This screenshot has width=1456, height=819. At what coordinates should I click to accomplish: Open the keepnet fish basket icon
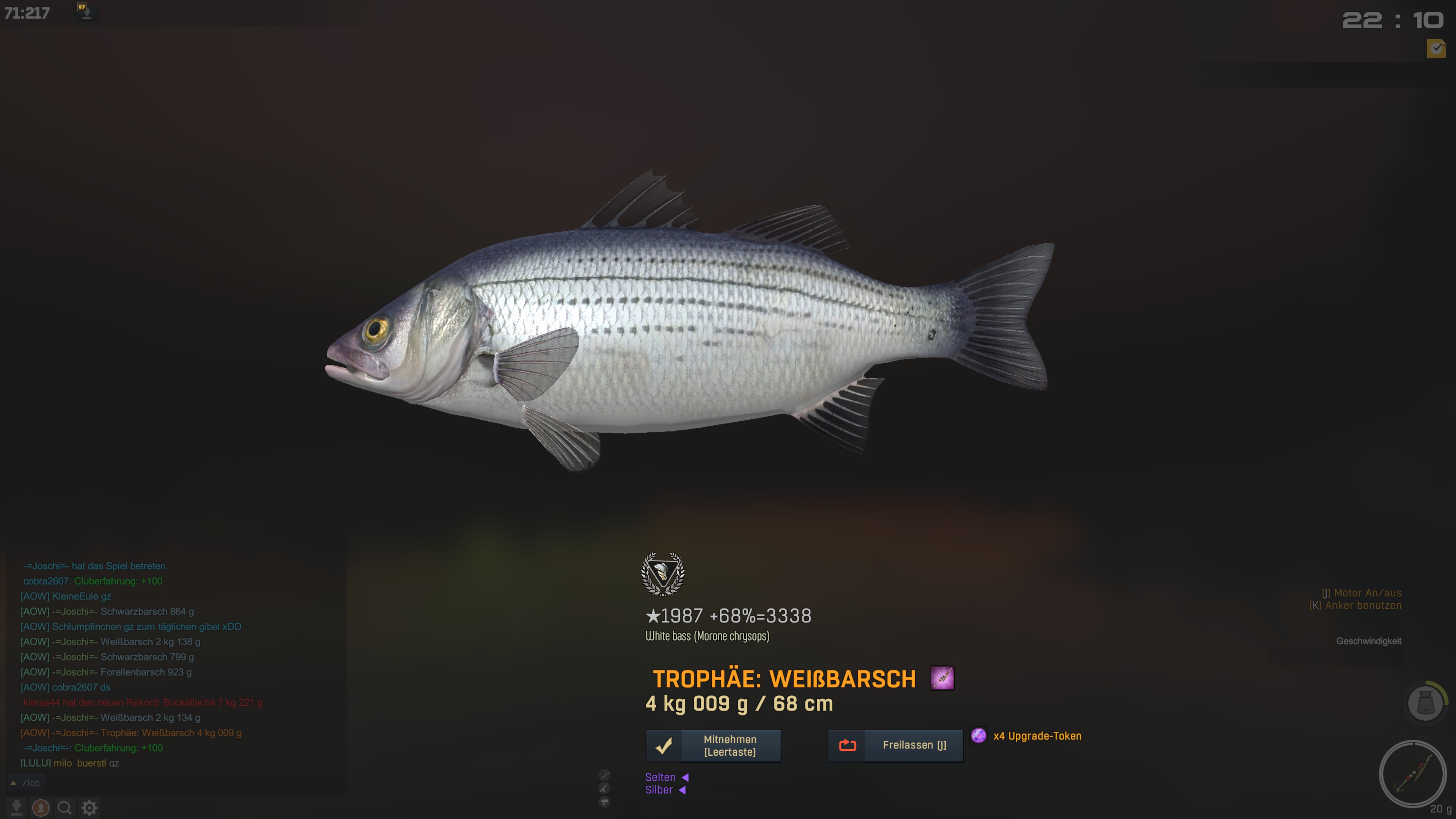click(x=1425, y=703)
